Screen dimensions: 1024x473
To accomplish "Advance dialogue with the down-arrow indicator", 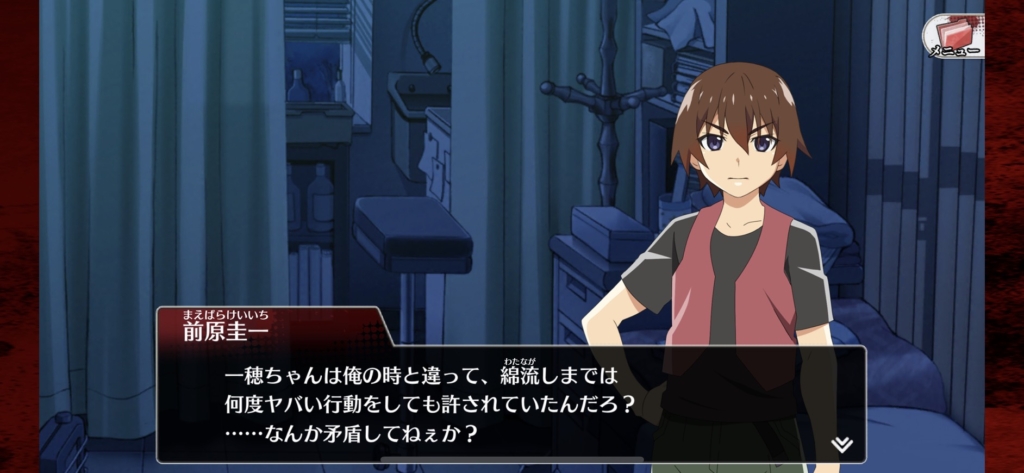I will click(842, 443).
